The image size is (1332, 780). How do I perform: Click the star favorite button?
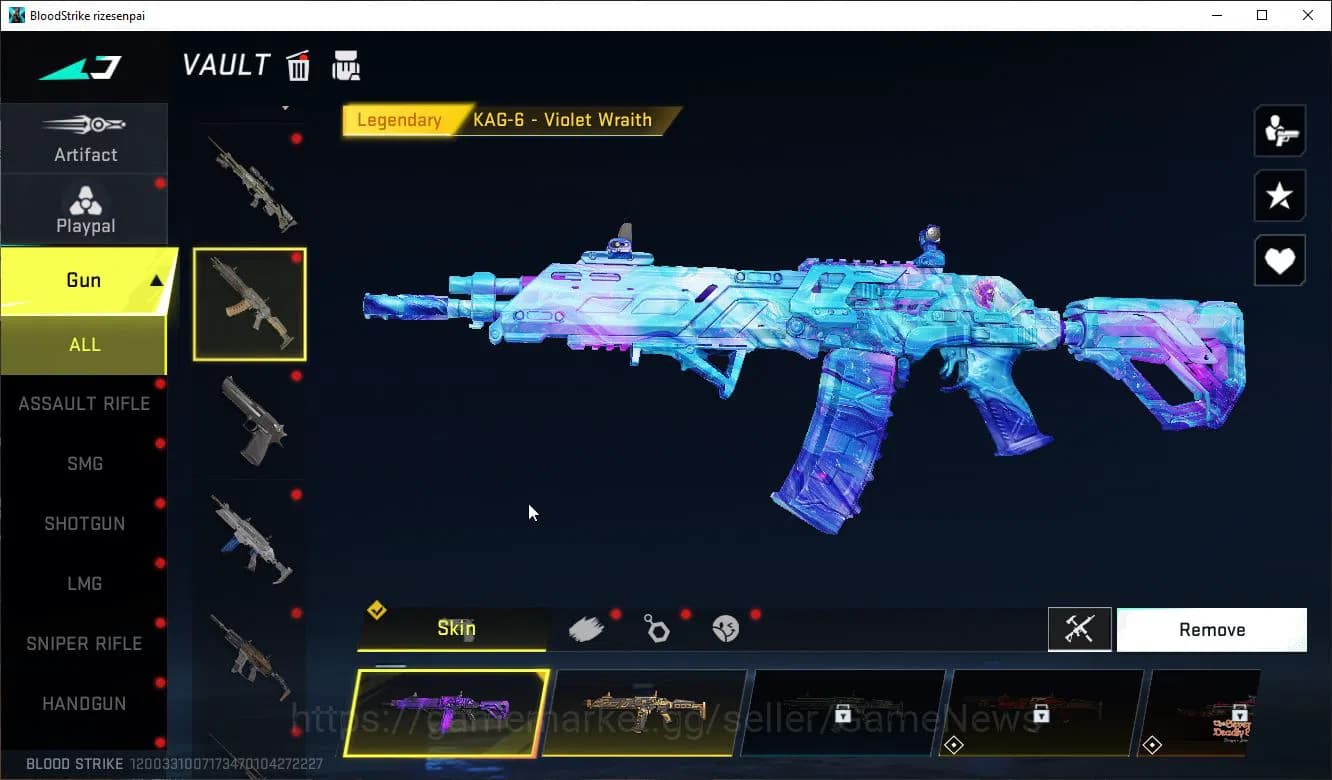[1279, 196]
